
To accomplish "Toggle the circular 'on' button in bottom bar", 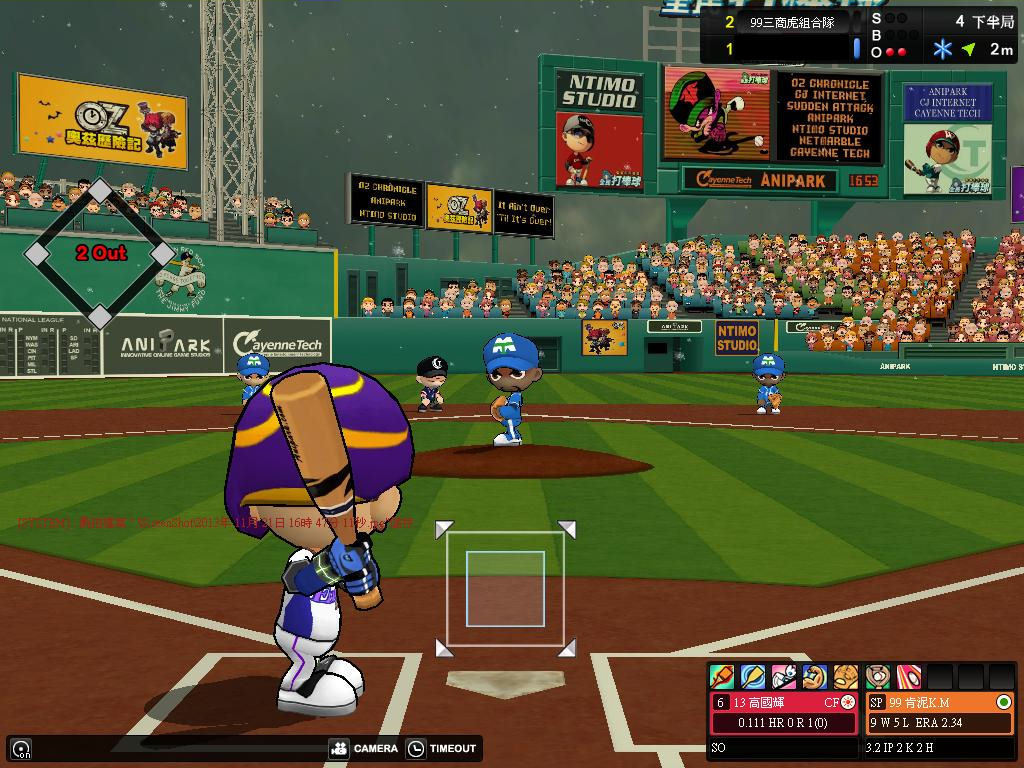I will coord(21,748).
